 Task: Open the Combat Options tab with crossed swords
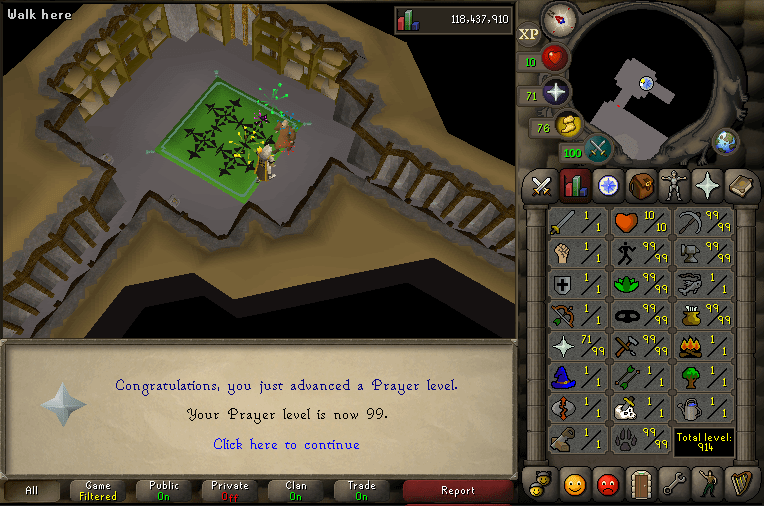point(542,185)
